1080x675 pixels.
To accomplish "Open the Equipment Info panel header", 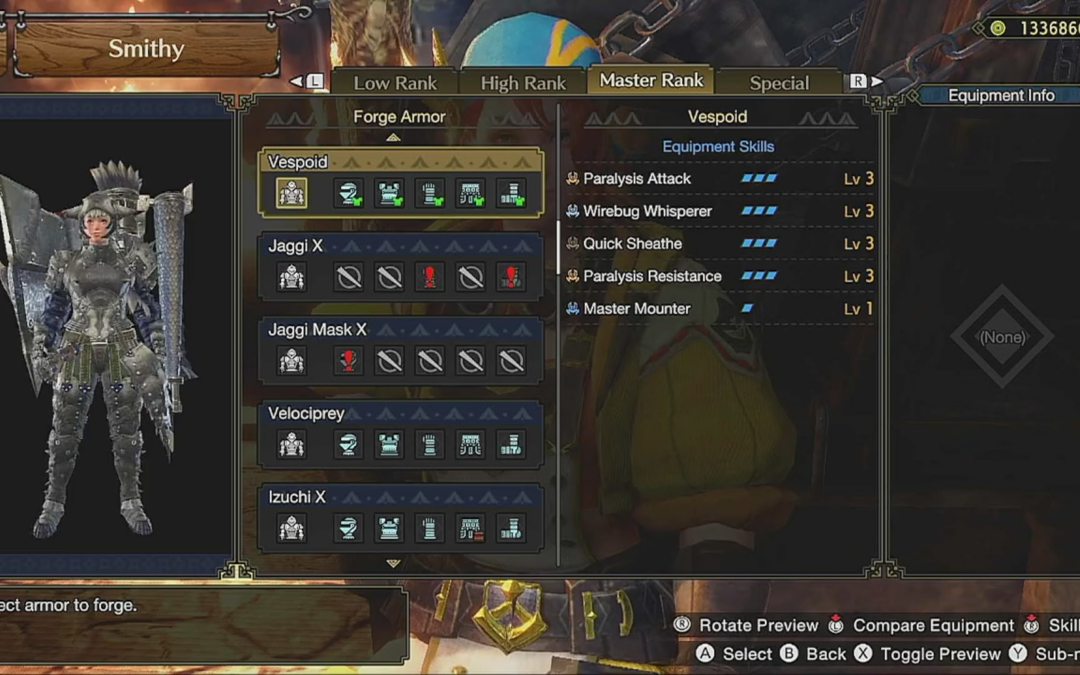I will (1000, 96).
